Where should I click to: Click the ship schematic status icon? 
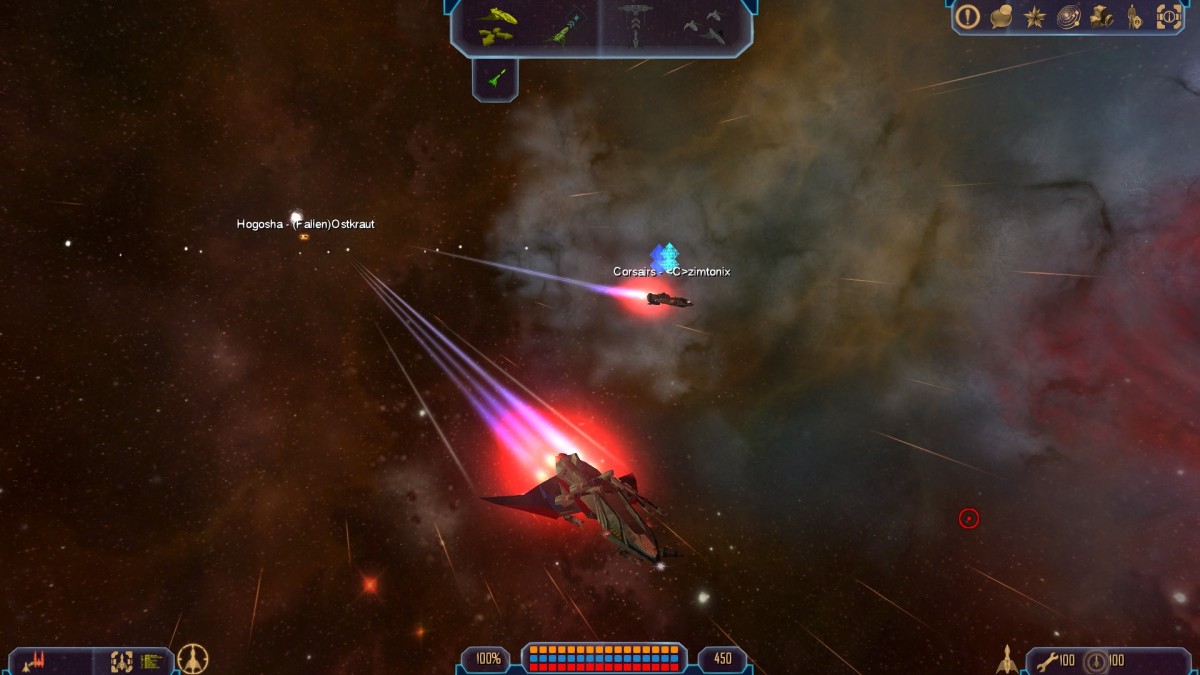point(122,660)
